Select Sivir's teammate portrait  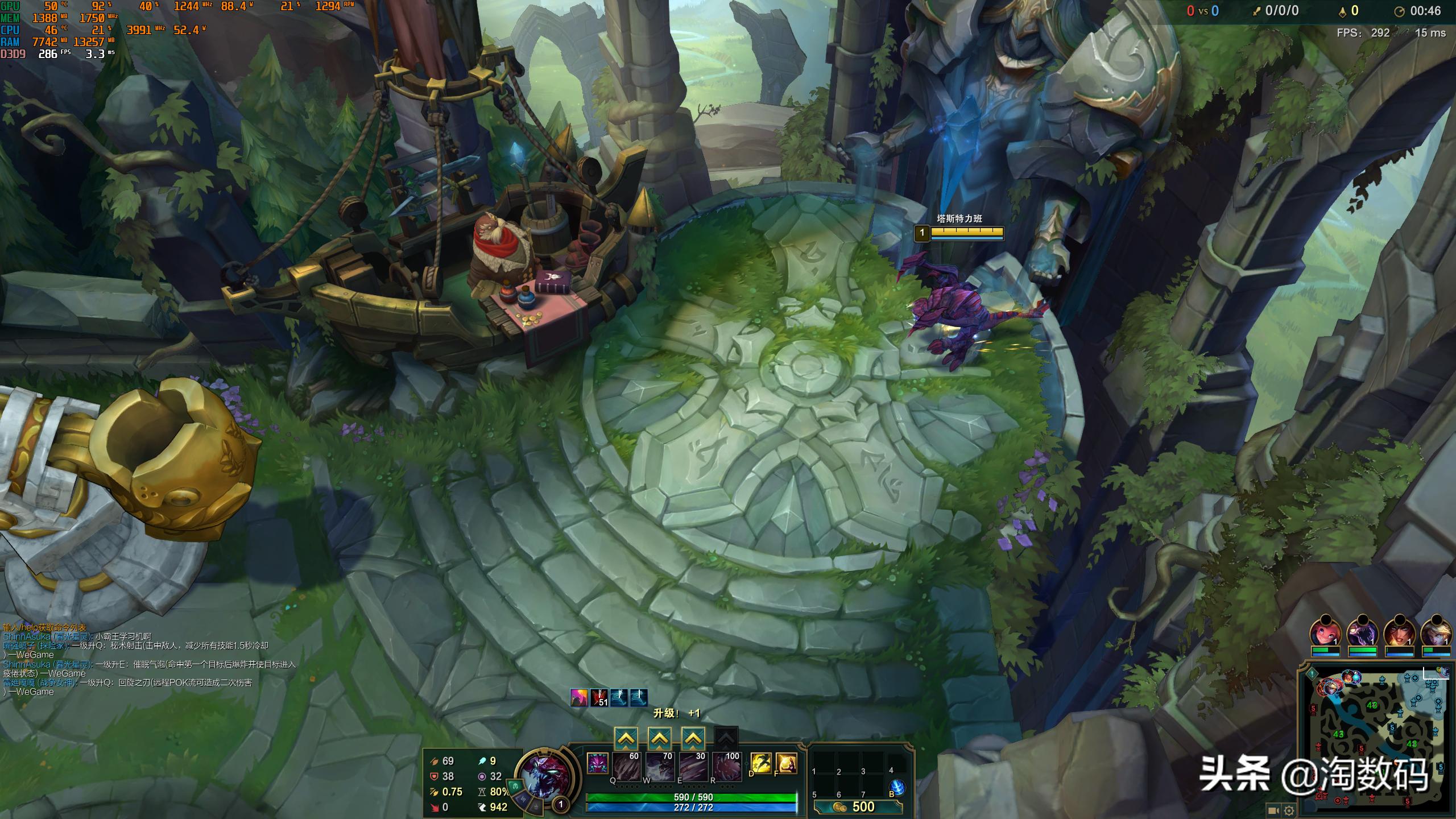pos(1399,632)
